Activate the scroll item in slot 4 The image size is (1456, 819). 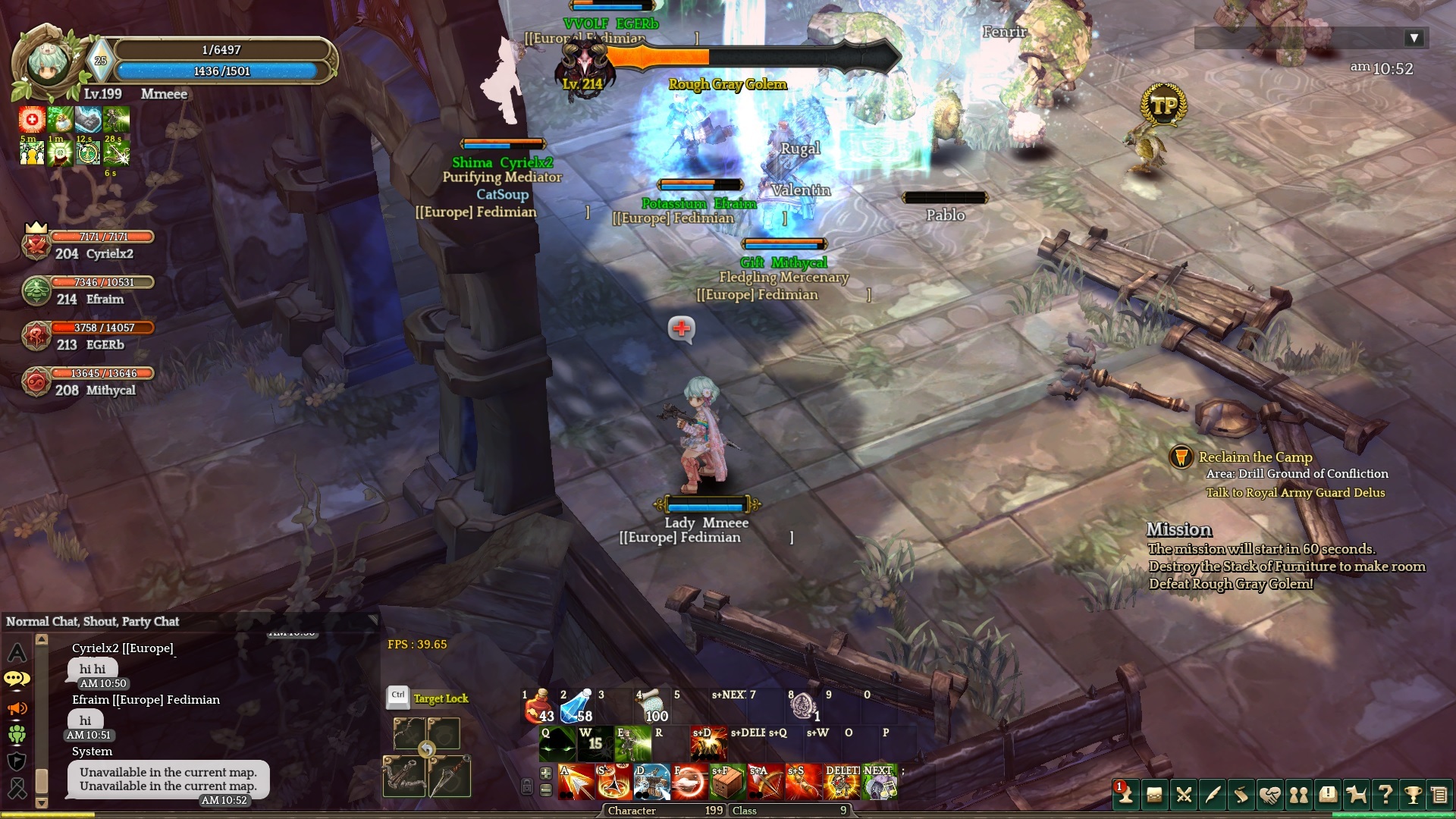tap(651, 708)
